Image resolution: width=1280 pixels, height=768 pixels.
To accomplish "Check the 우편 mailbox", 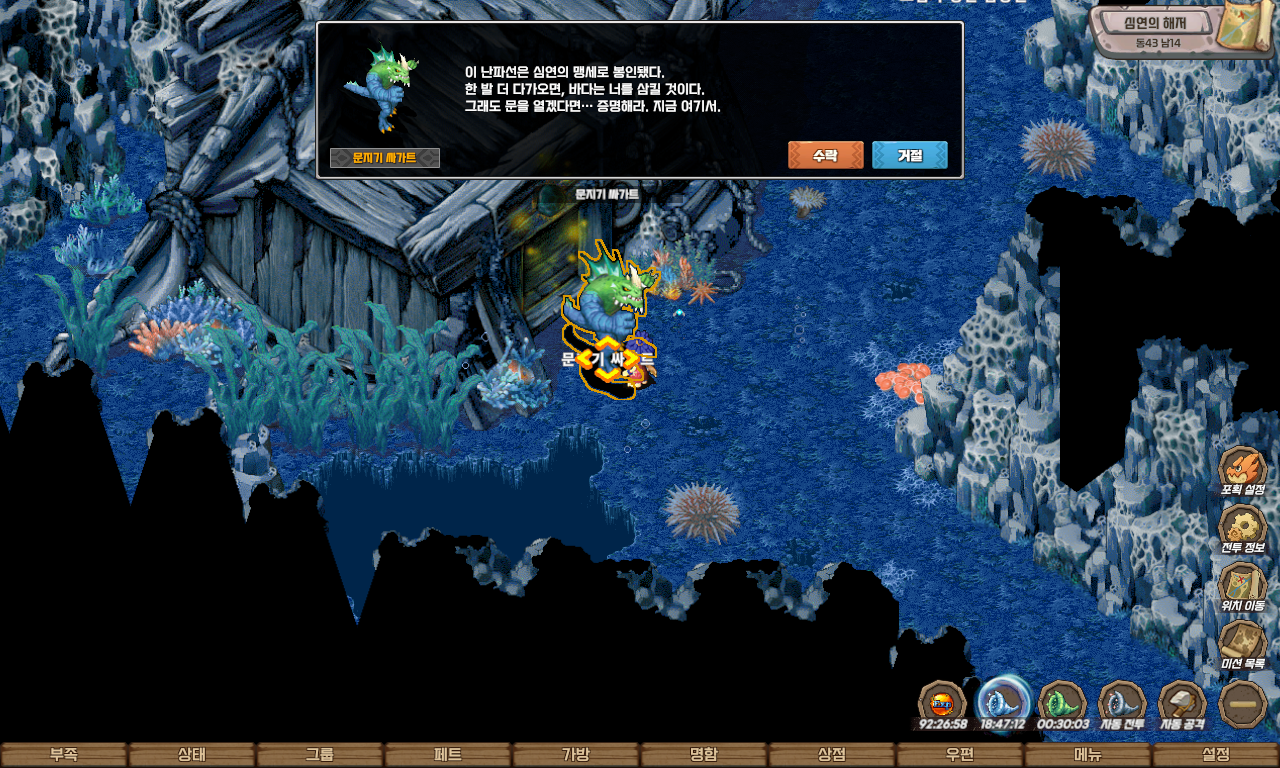I will pyautogui.click(x=960, y=755).
